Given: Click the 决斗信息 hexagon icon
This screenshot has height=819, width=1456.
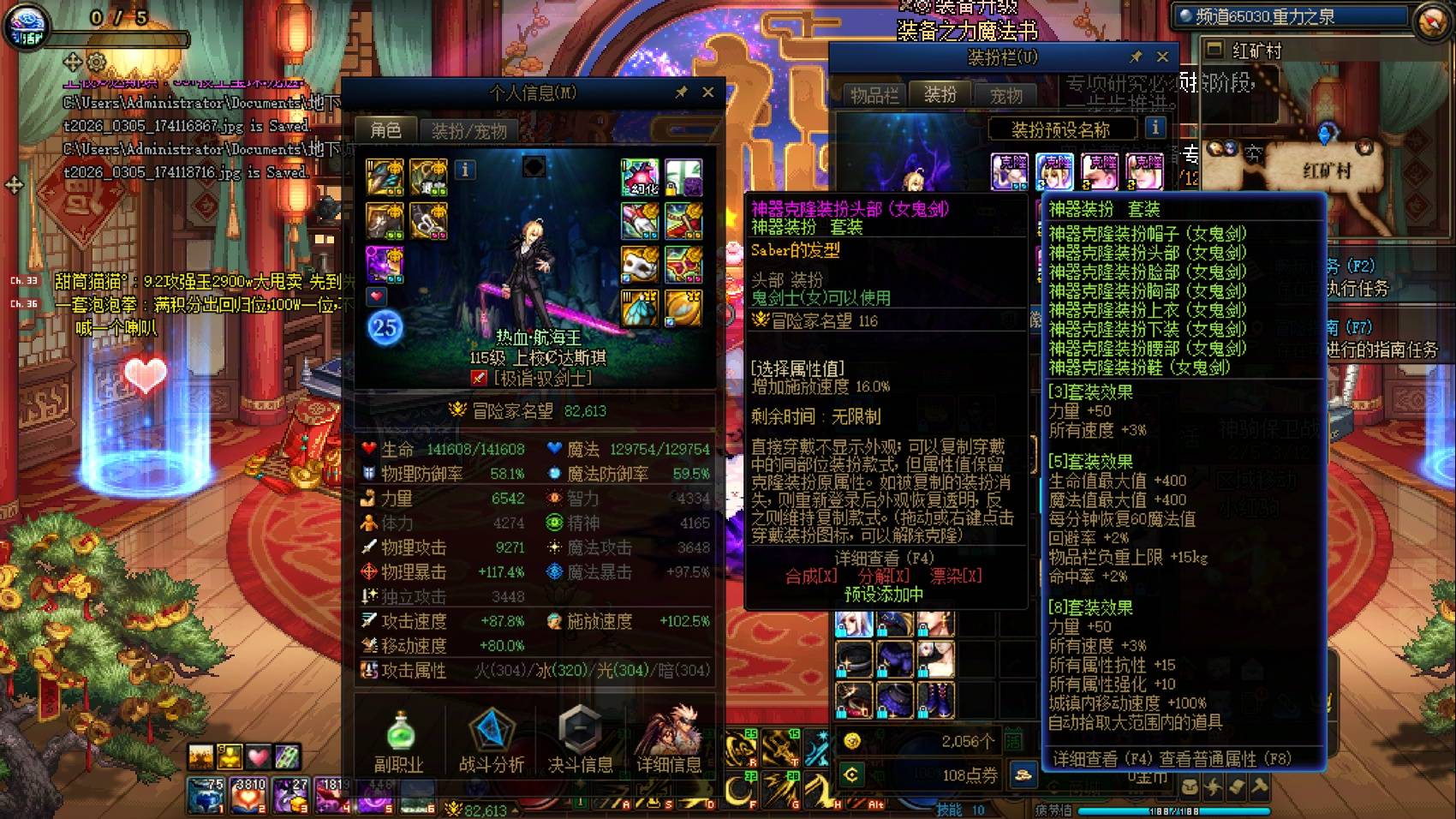Looking at the screenshot, I should click(581, 730).
